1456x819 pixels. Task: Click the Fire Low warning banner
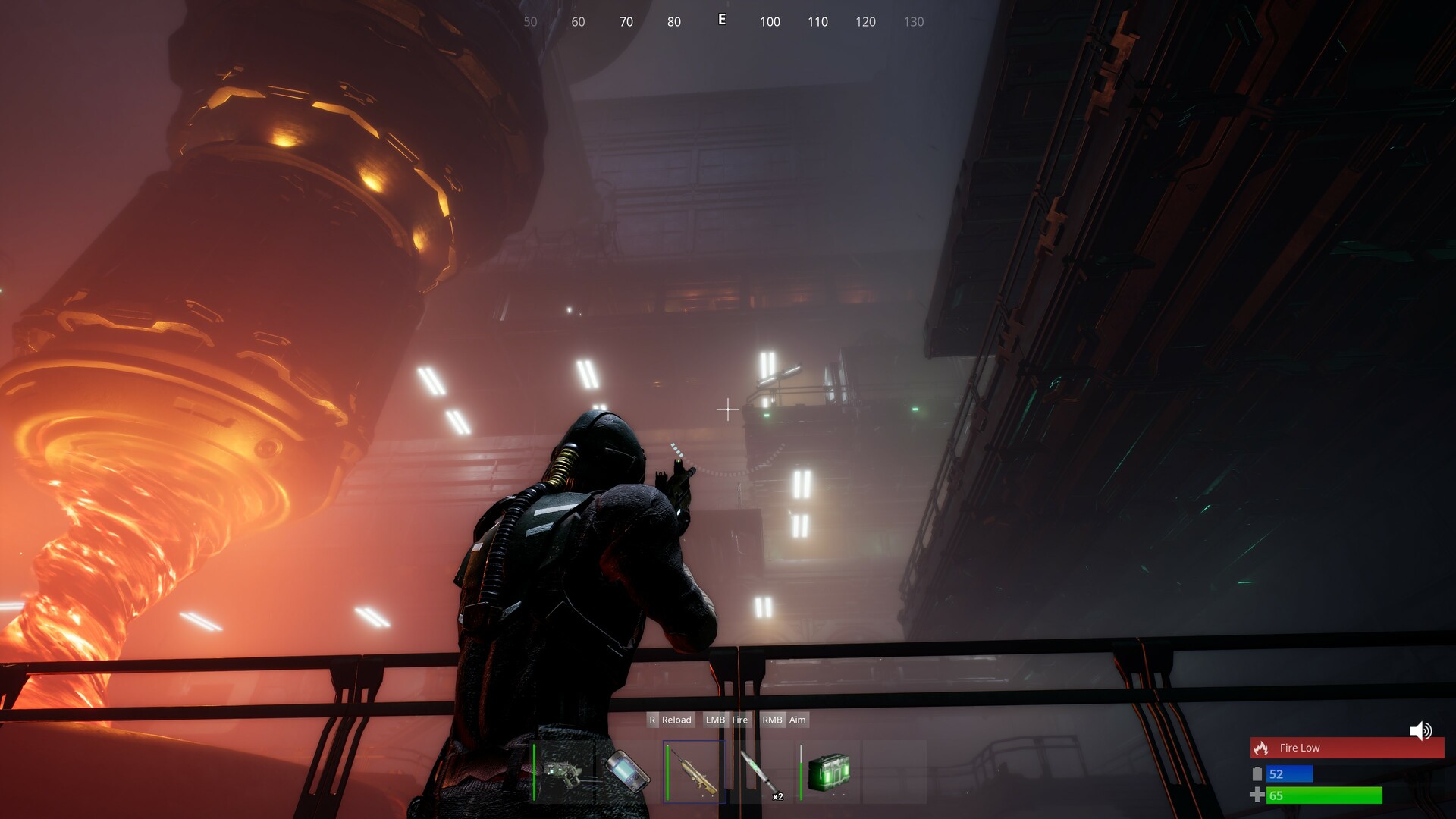1347,748
